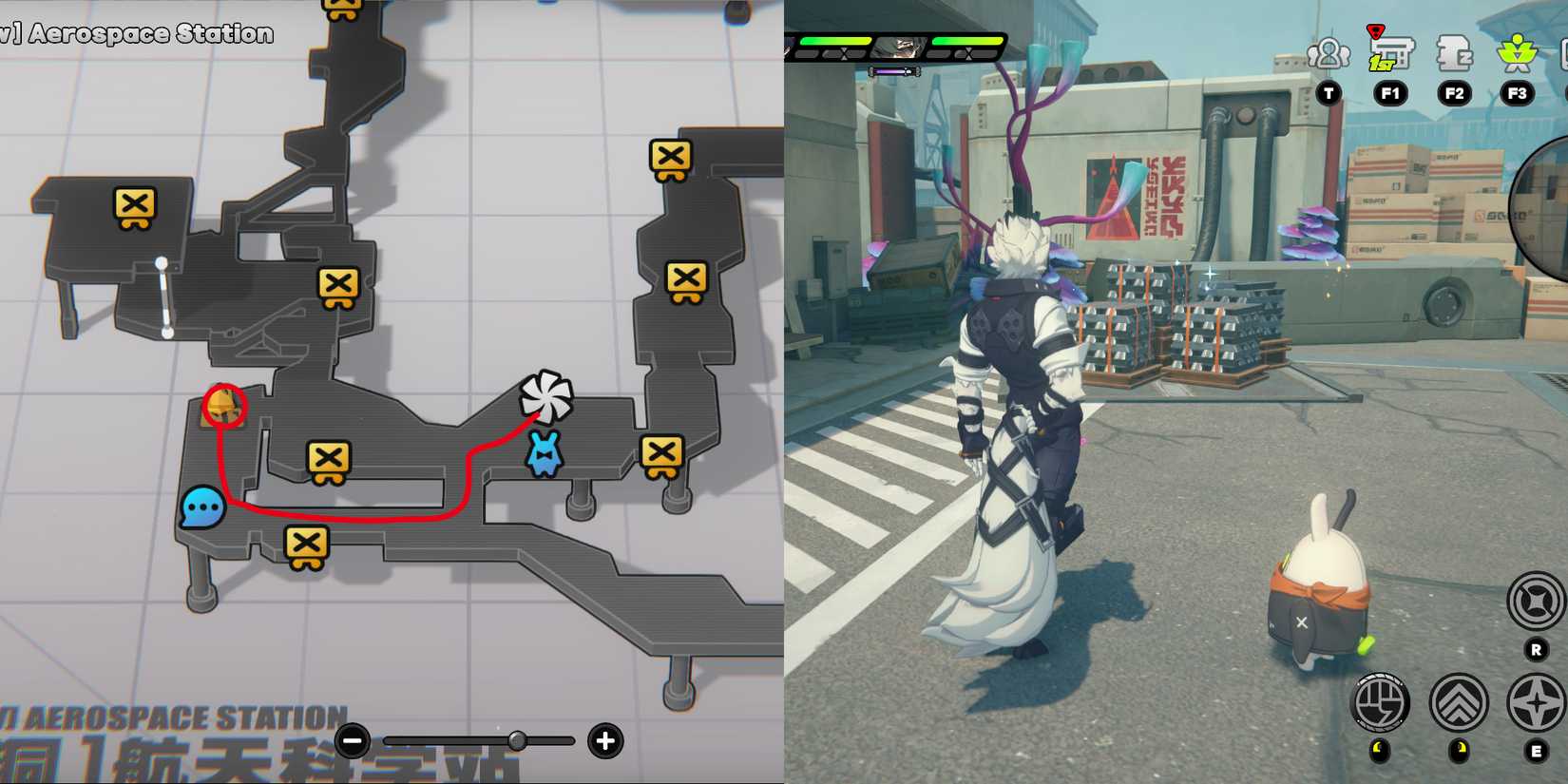Use the crossed R ultimate skill icon

point(1535,599)
